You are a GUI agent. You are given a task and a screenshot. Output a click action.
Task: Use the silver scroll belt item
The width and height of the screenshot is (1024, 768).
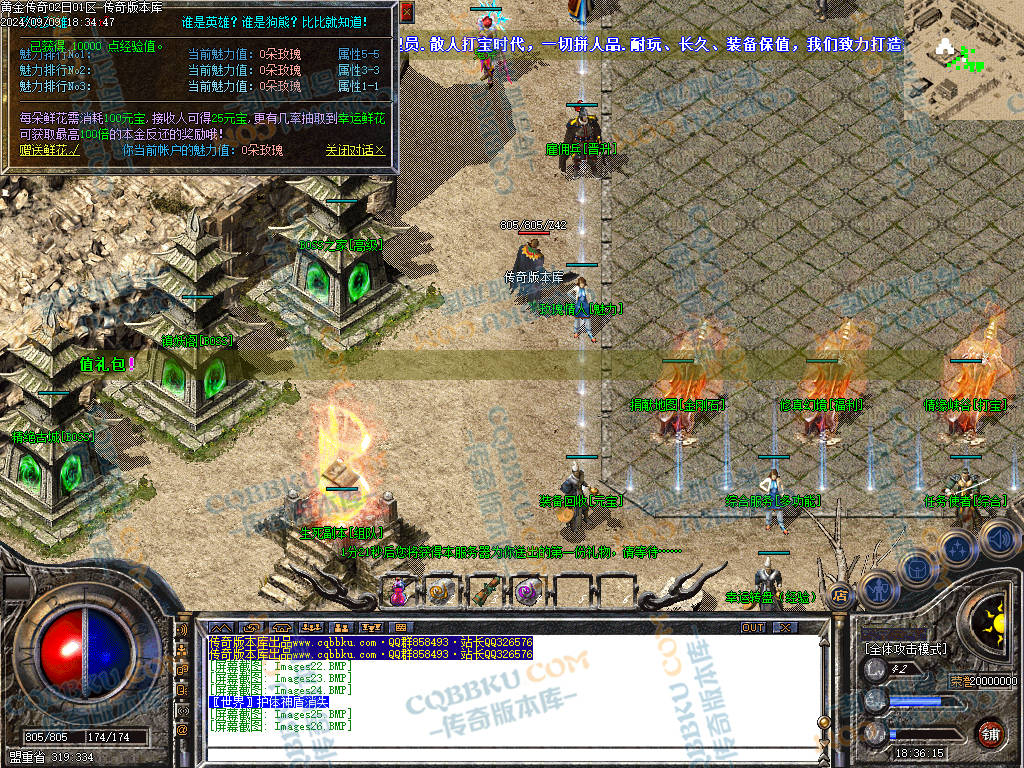440,591
